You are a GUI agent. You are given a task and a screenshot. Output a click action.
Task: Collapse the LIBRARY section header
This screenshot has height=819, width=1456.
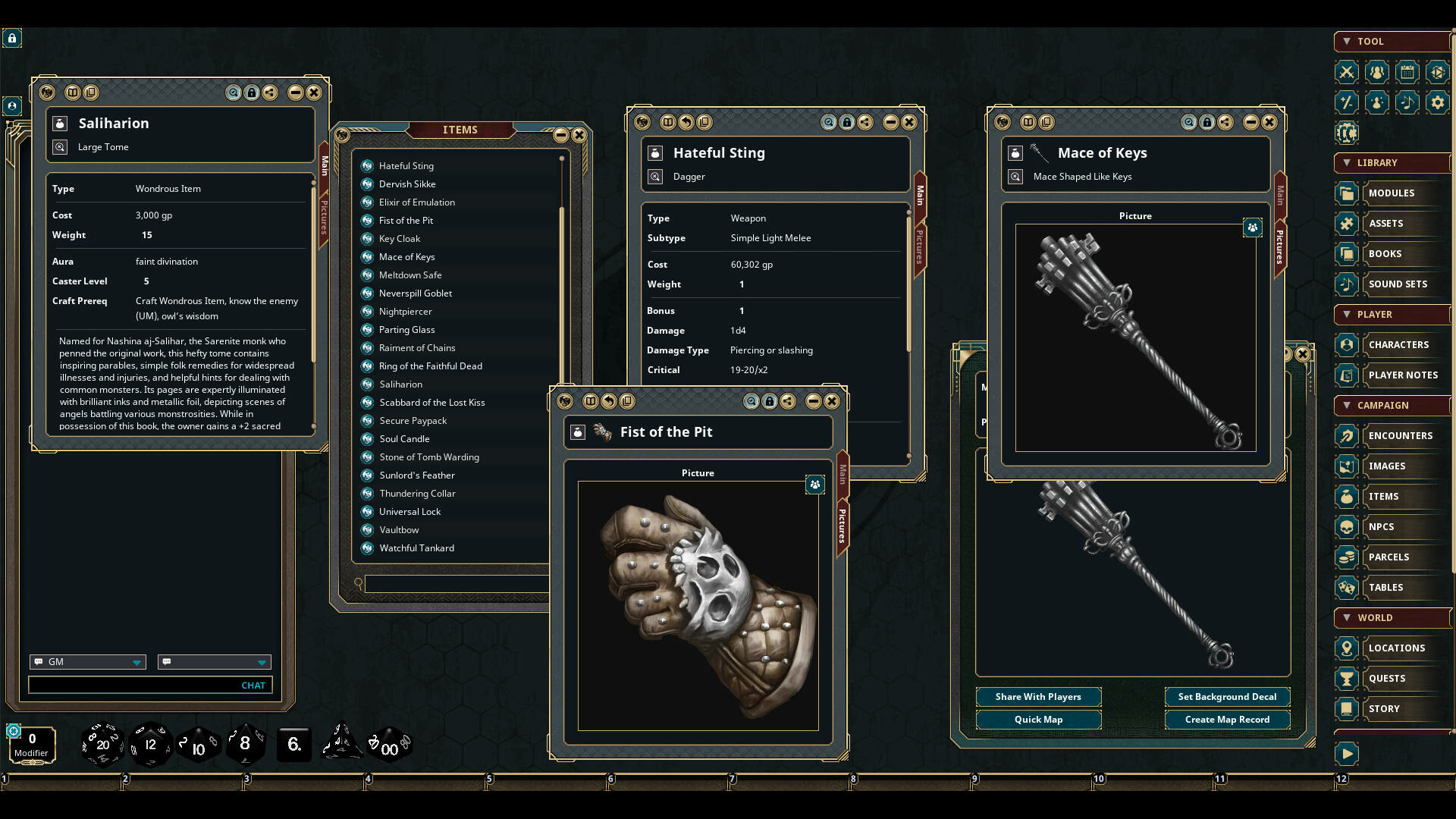(1348, 163)
